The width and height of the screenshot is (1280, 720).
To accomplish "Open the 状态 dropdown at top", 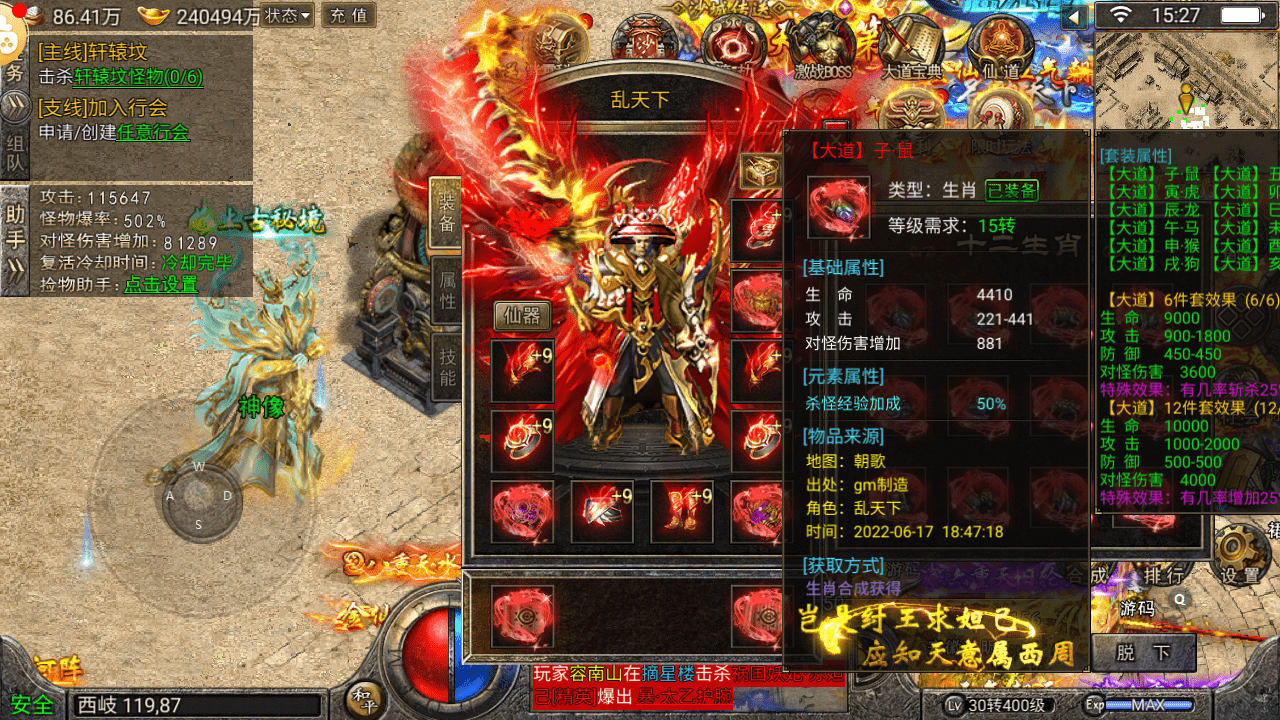I will [288, 15].
